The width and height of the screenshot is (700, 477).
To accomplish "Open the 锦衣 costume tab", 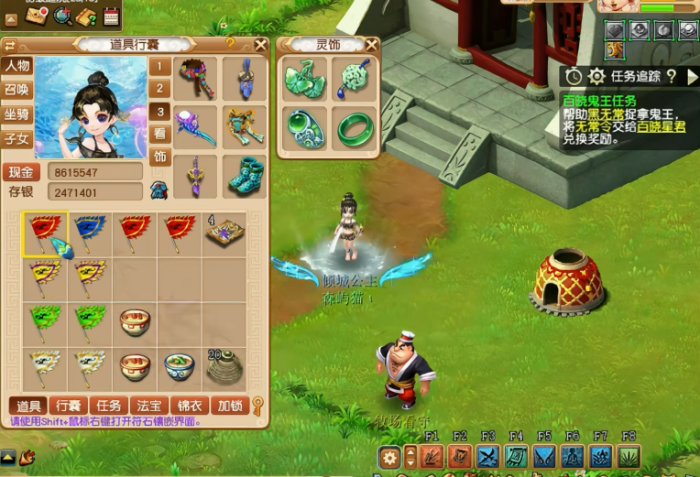I will tap(188, 406).
